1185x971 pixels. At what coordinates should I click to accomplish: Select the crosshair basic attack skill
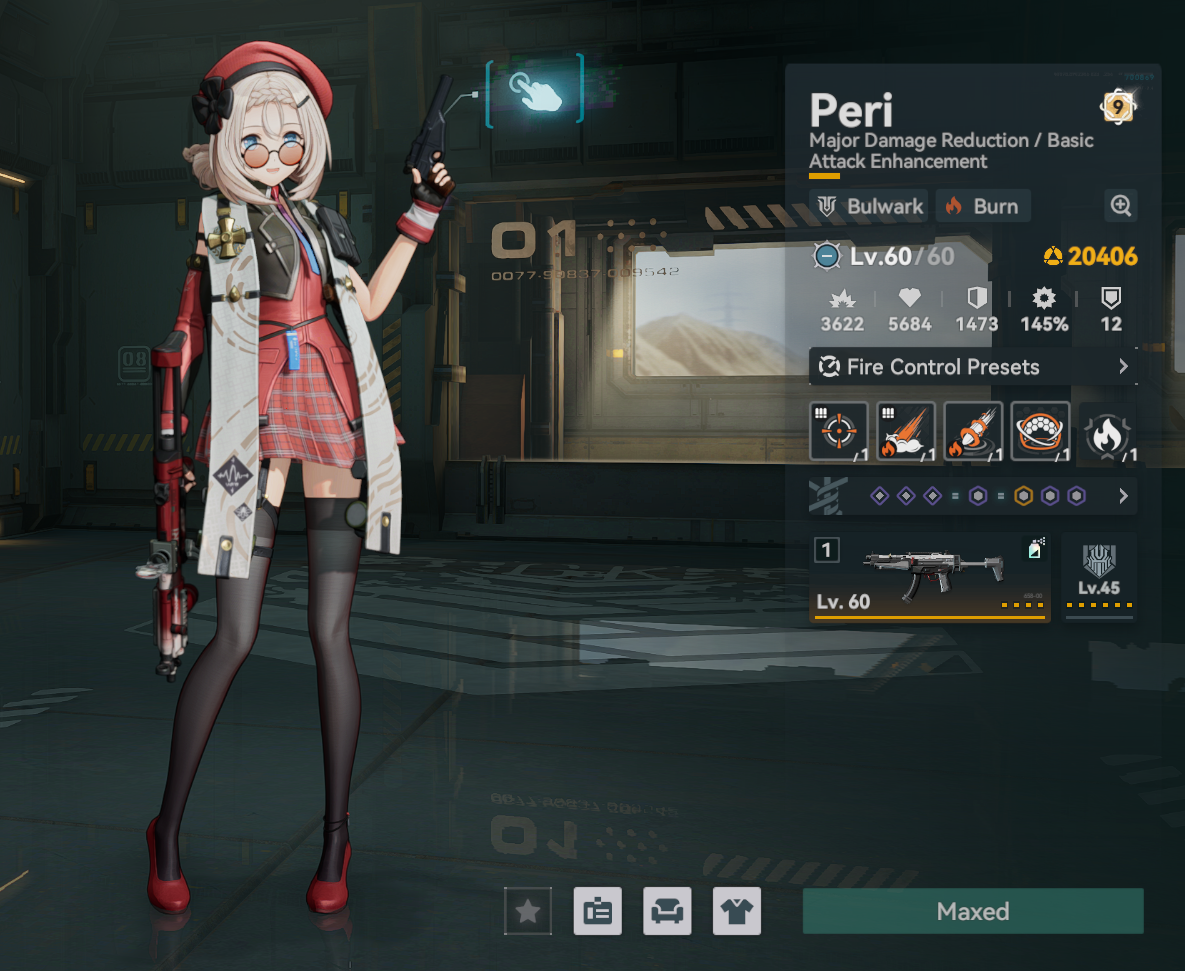click(x=837, y=432)
